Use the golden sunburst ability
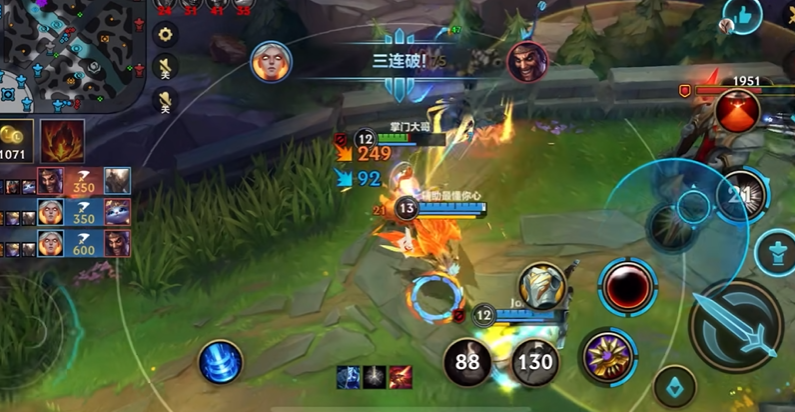This screenshot has width=795, height=412. click(x=606, y=355)
